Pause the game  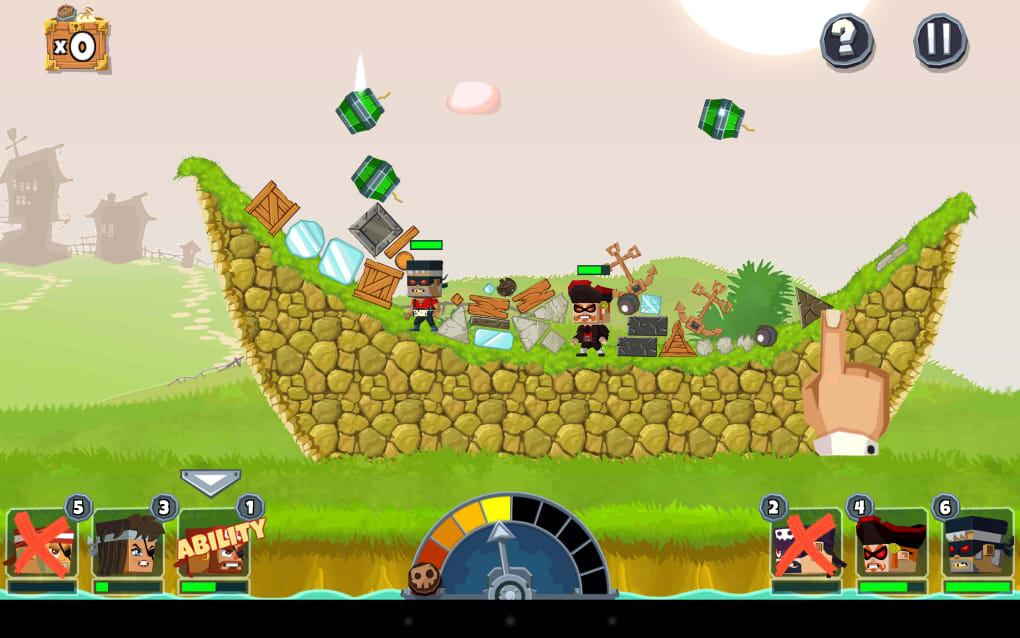pyautogui.click(x=940, y=41)
